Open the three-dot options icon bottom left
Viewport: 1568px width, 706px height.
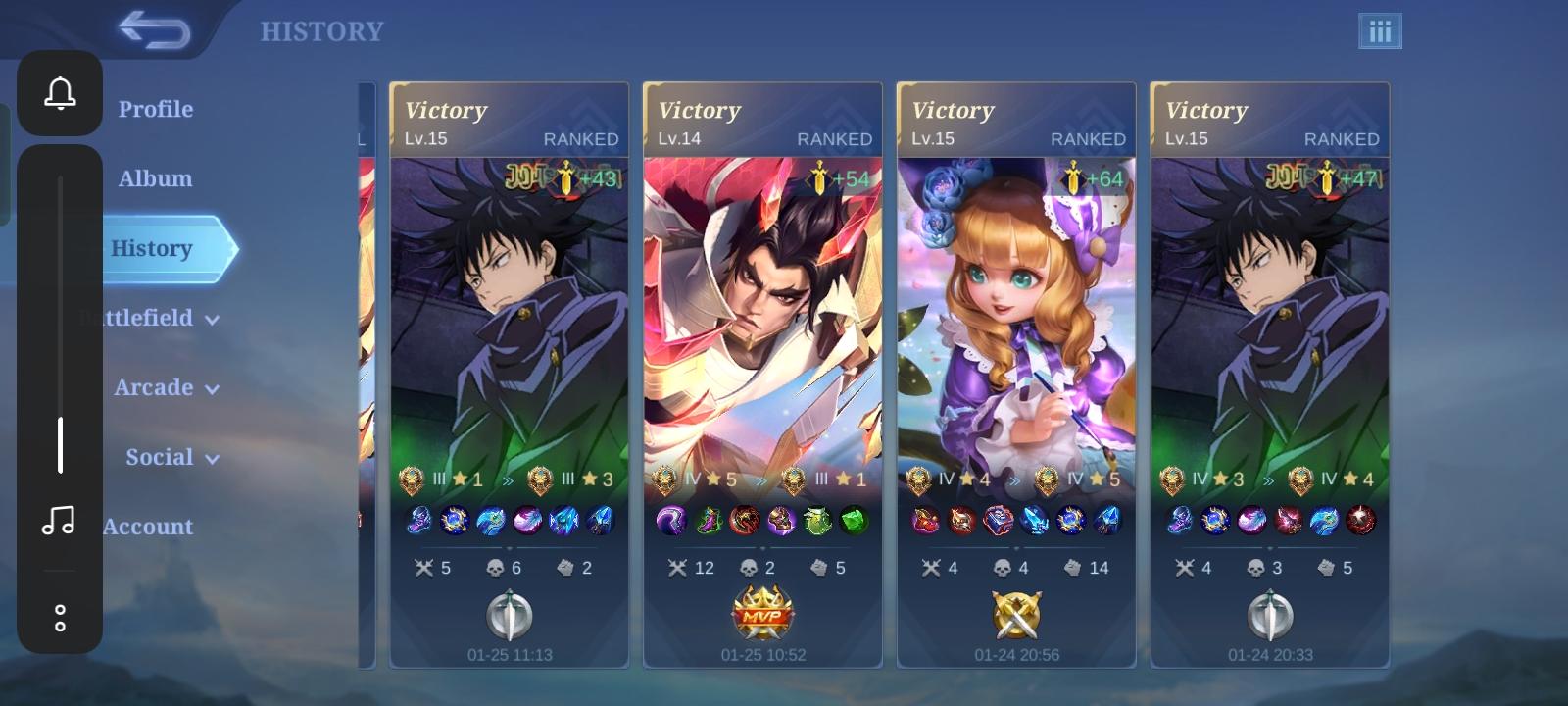click(x=60, y=616)
